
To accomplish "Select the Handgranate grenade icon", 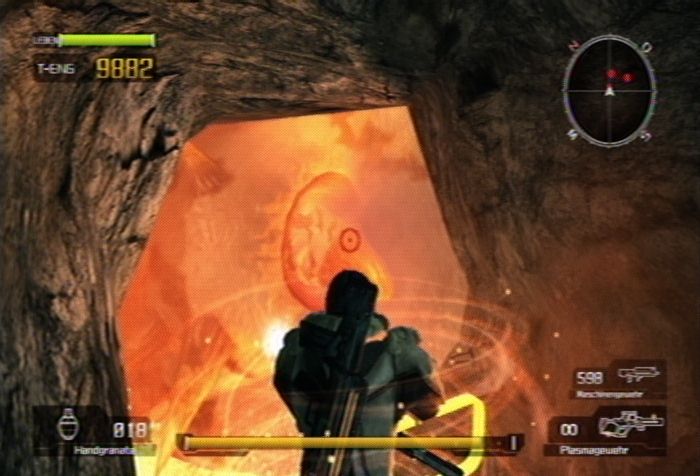I will tap(69, 424).
